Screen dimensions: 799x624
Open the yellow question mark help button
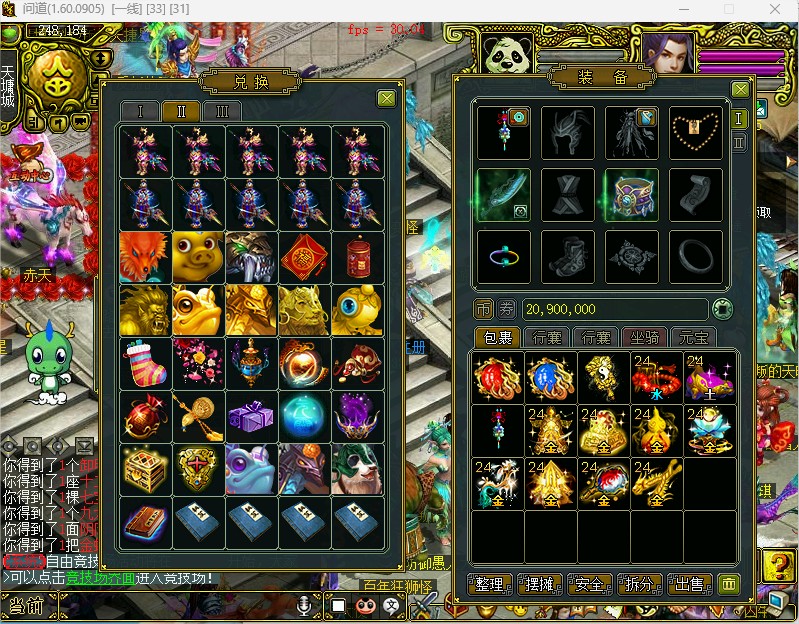point(778,566)
